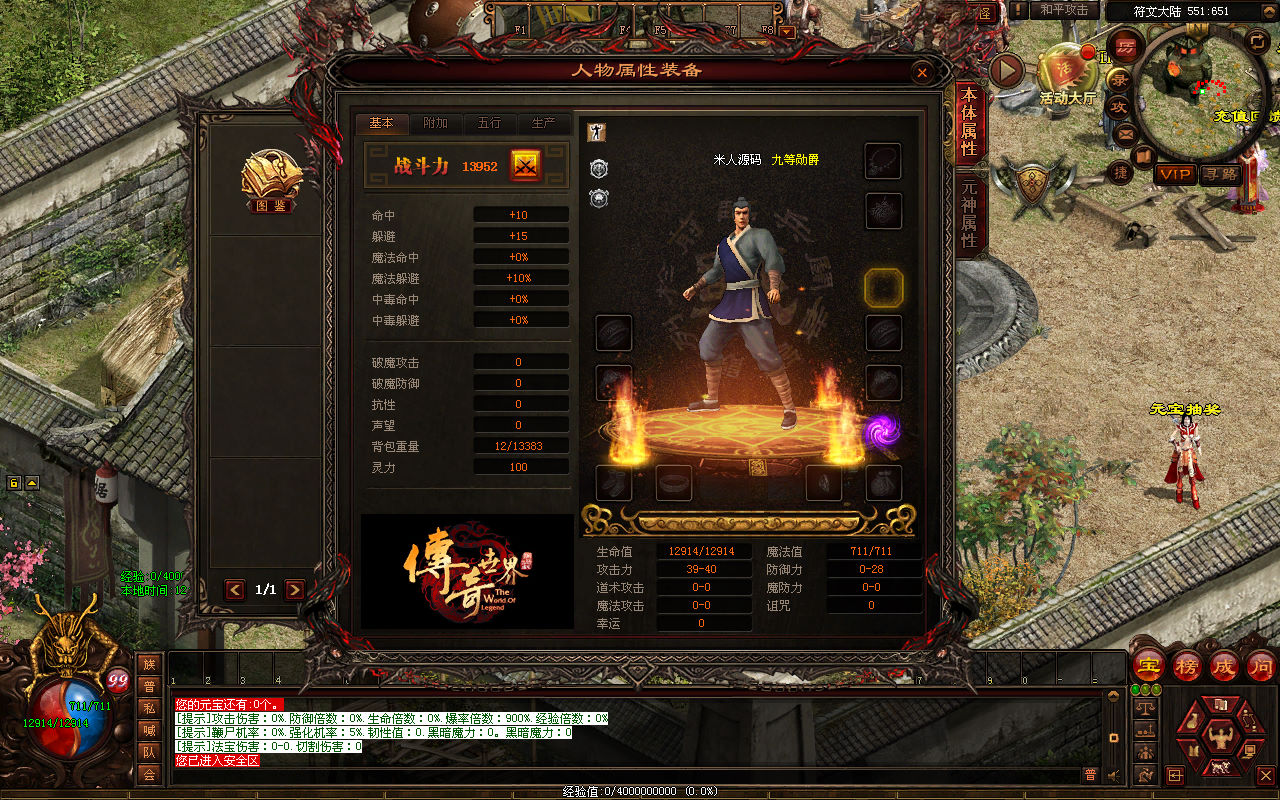Close the character attributes window
Viewport: 1280px width, 800px height.
pos(922,72)
